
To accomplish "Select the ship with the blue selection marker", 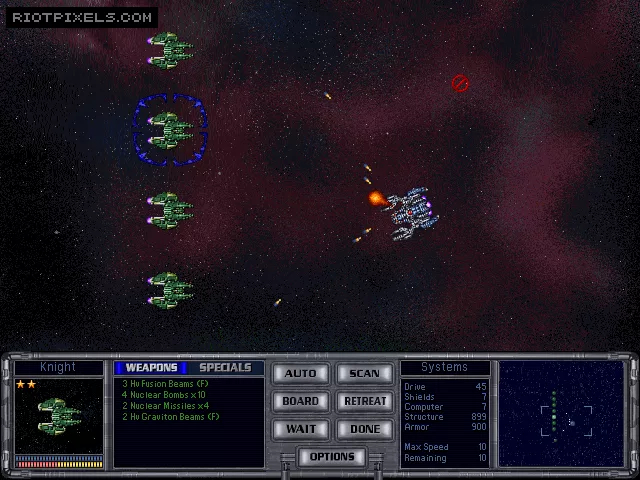I will (170, 129).
